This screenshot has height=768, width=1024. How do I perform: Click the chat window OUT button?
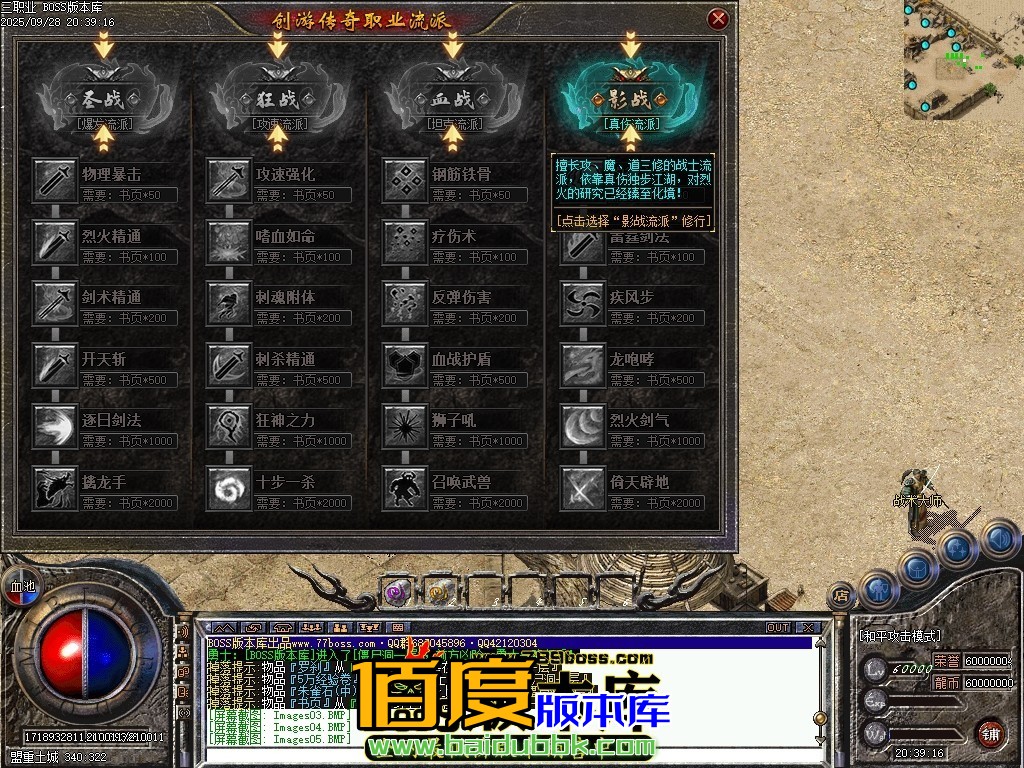click(x=778, y=628)
